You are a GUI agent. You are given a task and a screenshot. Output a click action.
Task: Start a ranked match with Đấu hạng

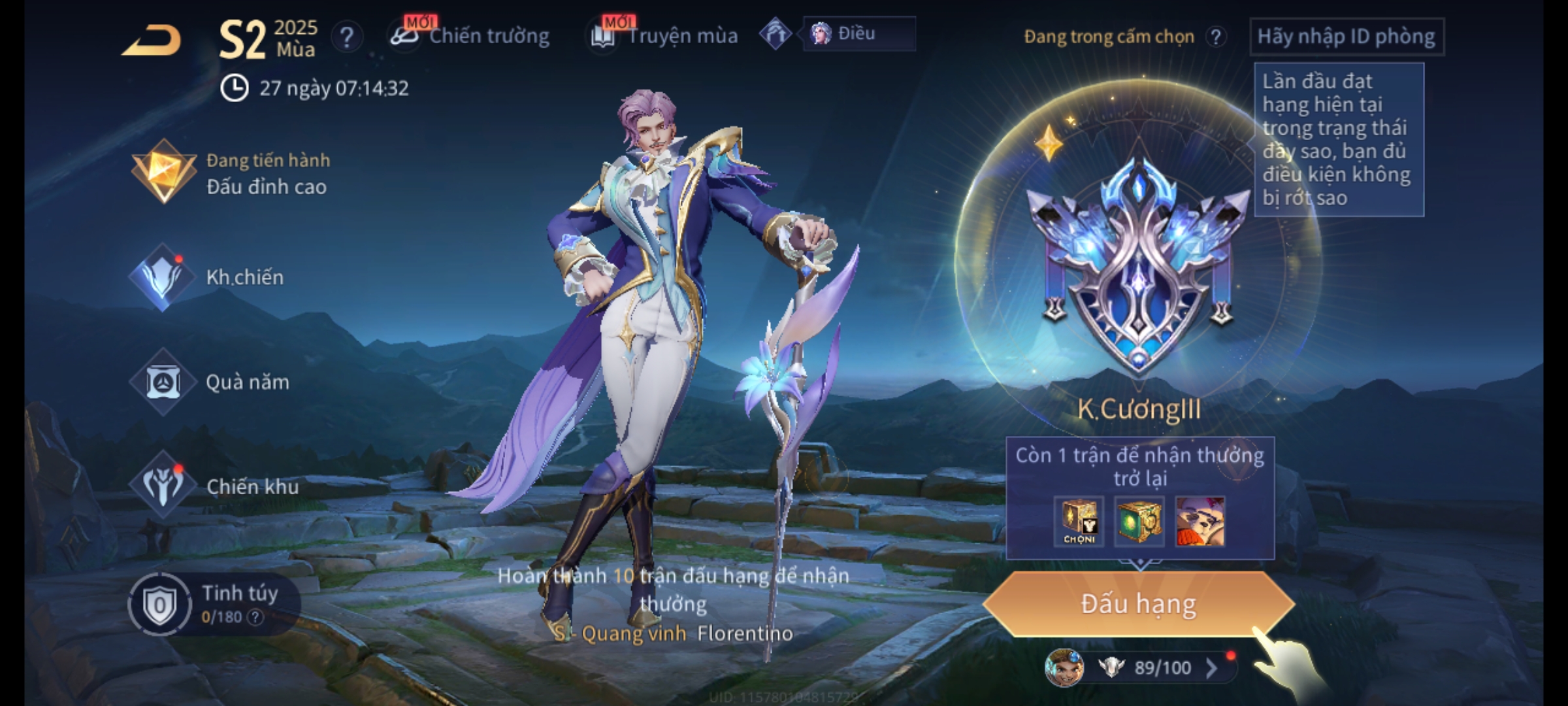coord(1138,604)
